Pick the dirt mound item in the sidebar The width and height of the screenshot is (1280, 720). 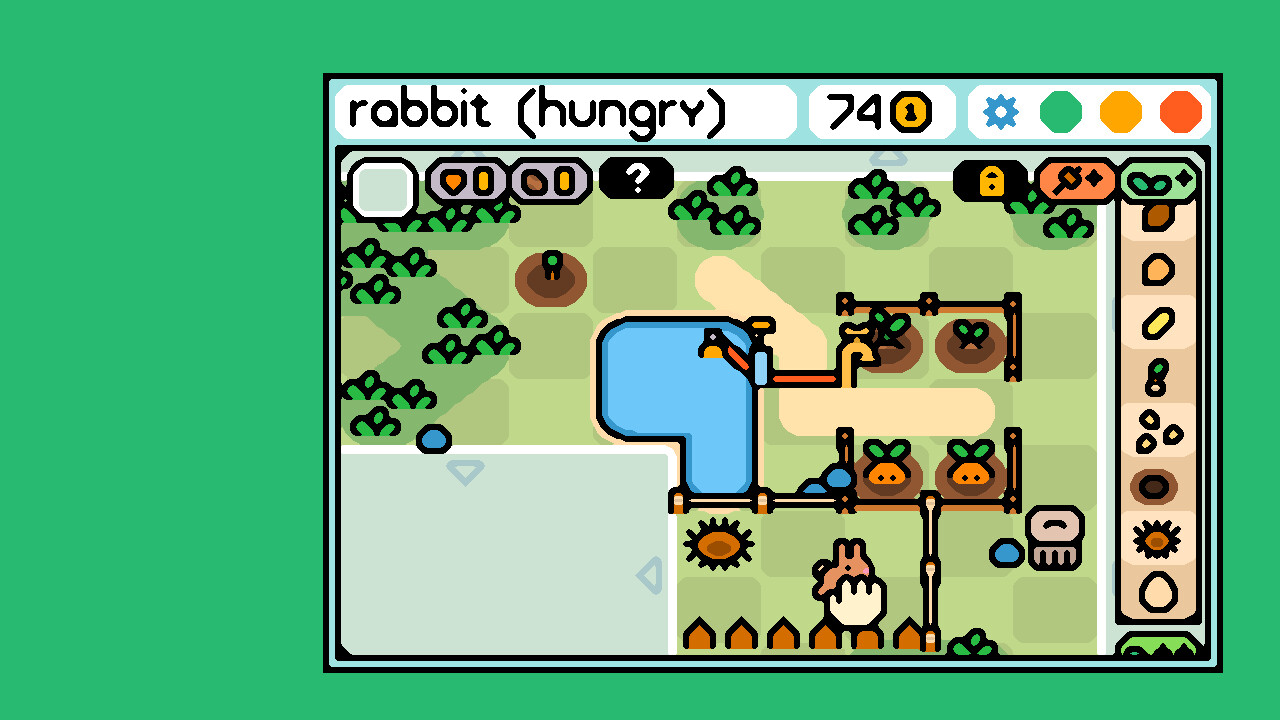(1157, 485)
